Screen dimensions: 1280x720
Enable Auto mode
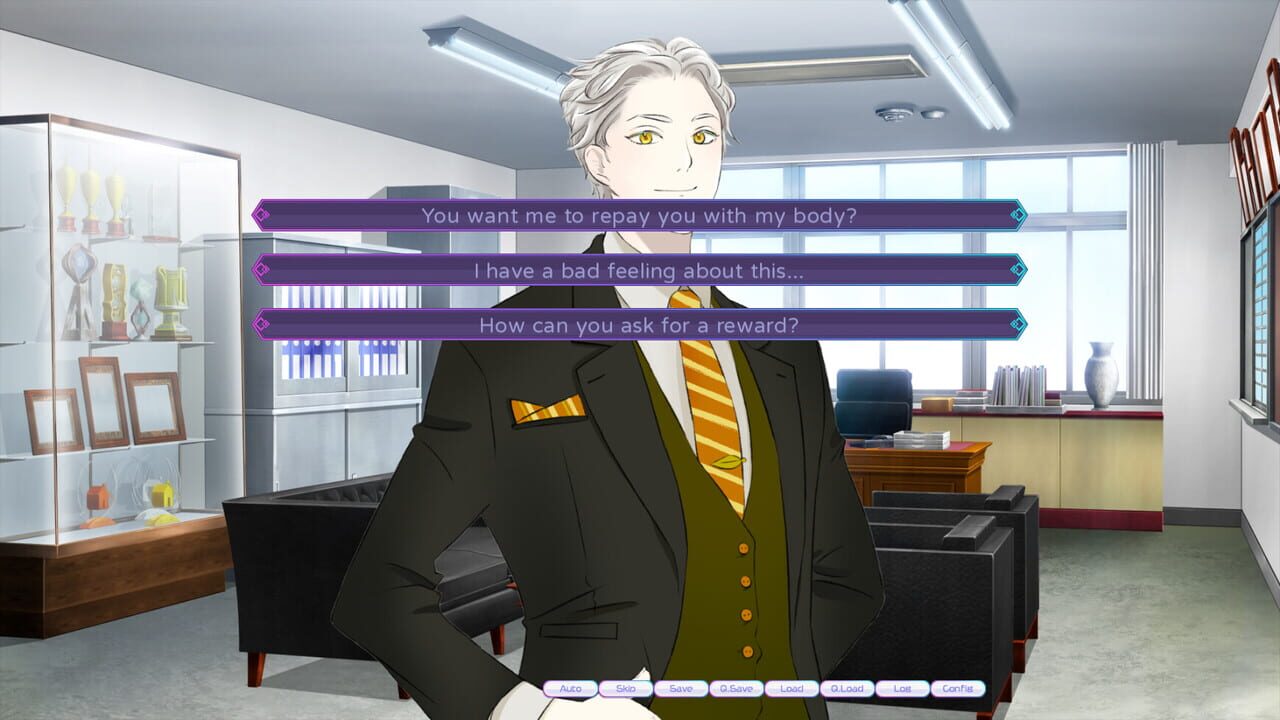(570, 689)
